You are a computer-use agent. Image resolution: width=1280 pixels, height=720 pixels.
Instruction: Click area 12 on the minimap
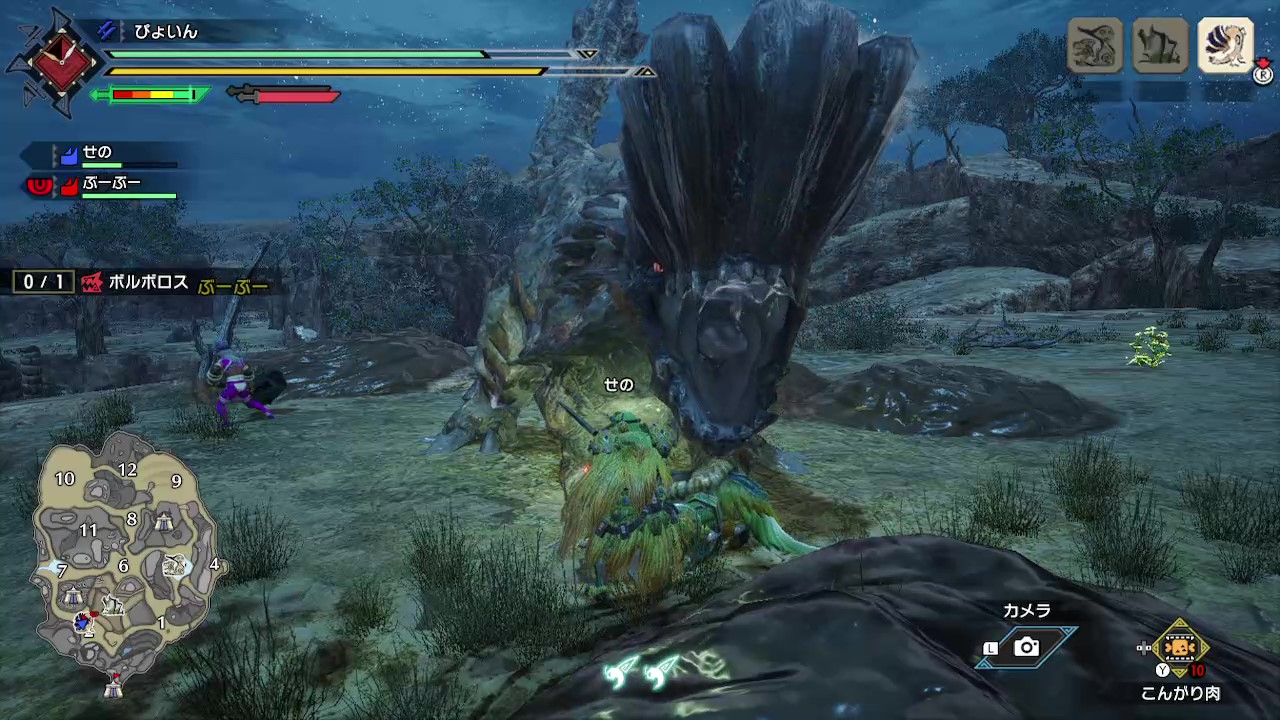pos(127,470)
